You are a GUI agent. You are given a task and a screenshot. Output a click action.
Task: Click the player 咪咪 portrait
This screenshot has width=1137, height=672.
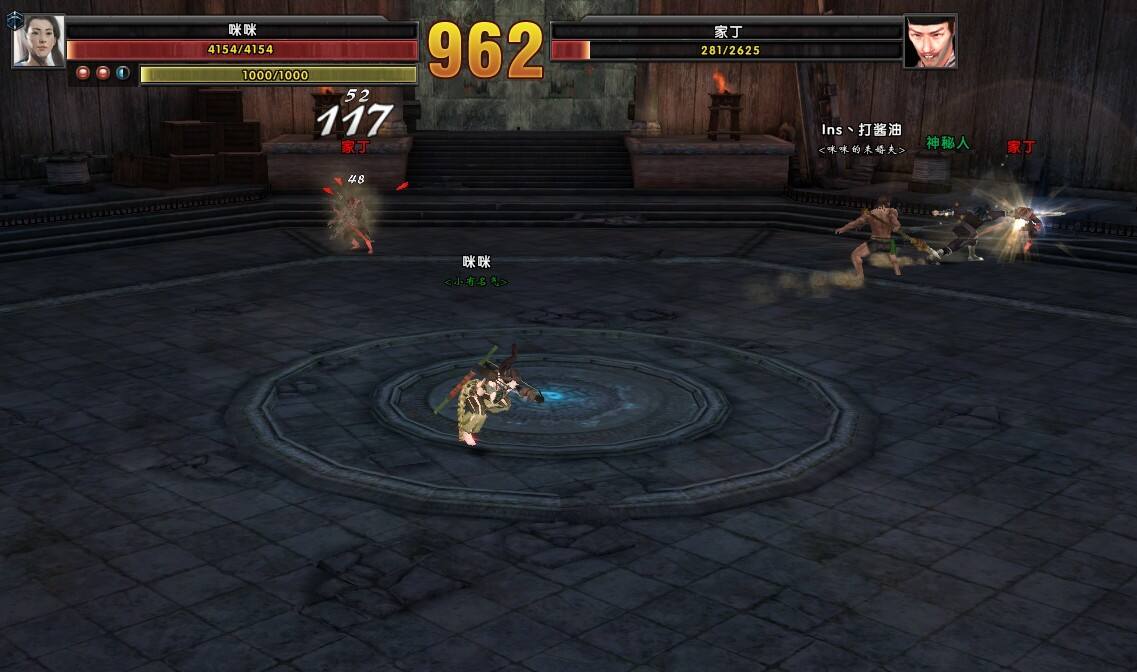[38, 42]
